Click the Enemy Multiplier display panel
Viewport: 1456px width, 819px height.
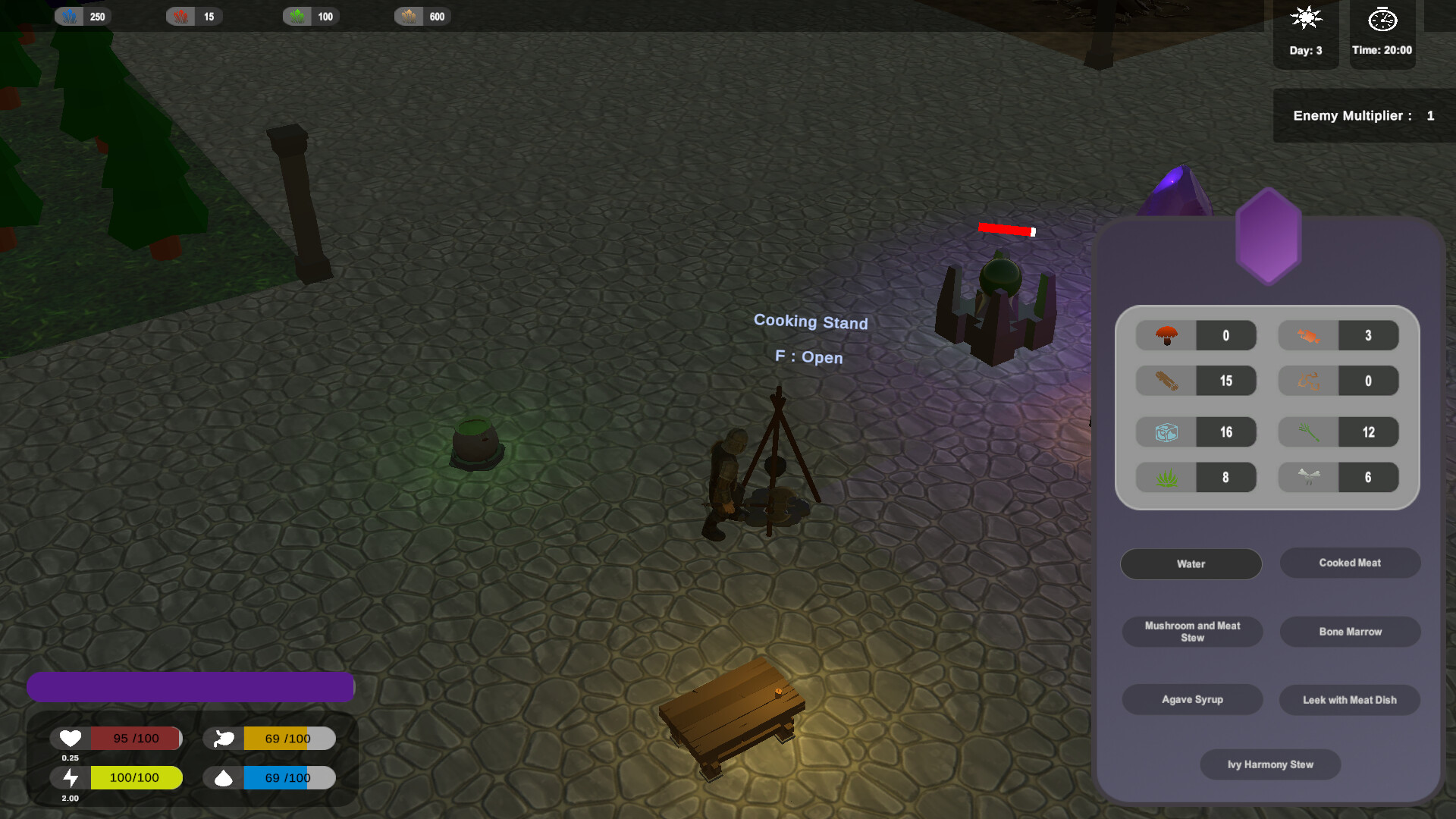[1363, 115]
